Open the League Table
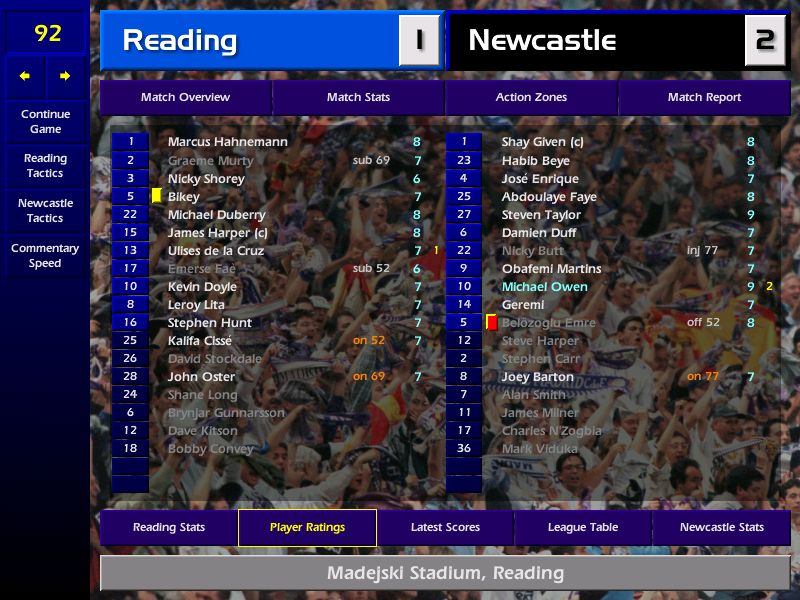This screenshot has height=600, width=800. tap(583, 527)
